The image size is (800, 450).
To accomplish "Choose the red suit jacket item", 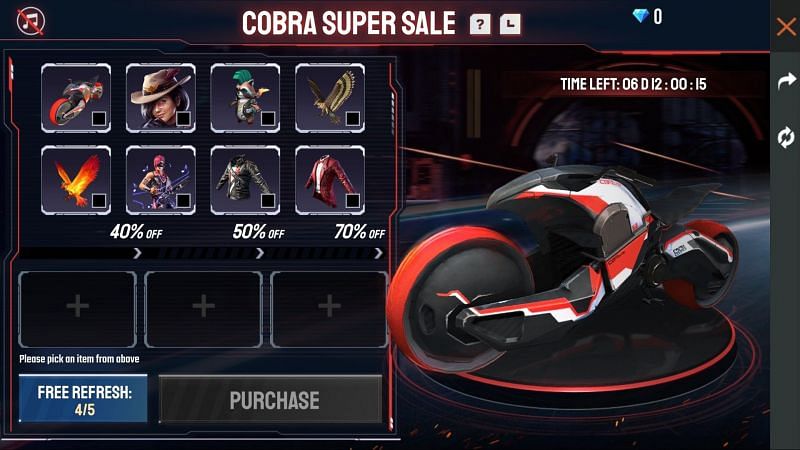I will [x=330, y=180].
